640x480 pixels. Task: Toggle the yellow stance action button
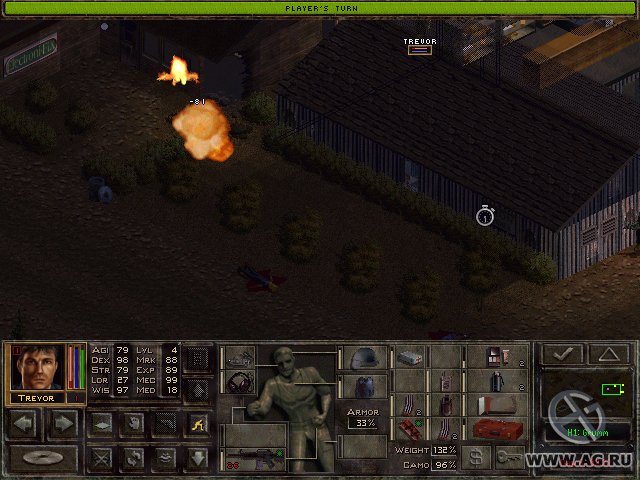tap(197, 423)
